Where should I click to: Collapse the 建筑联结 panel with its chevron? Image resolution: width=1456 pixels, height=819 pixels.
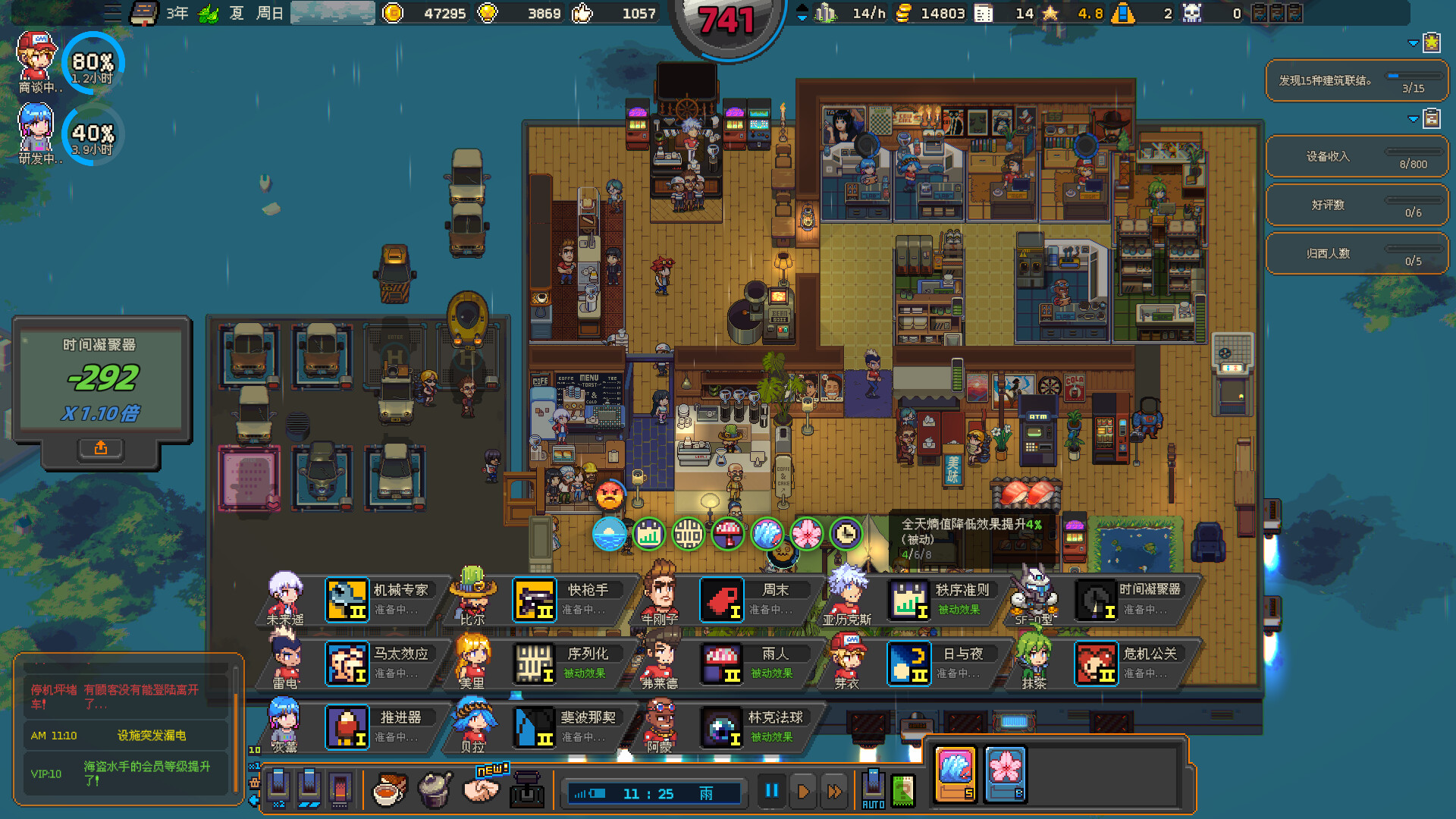pyautogui.click(x=1412, y=43)
